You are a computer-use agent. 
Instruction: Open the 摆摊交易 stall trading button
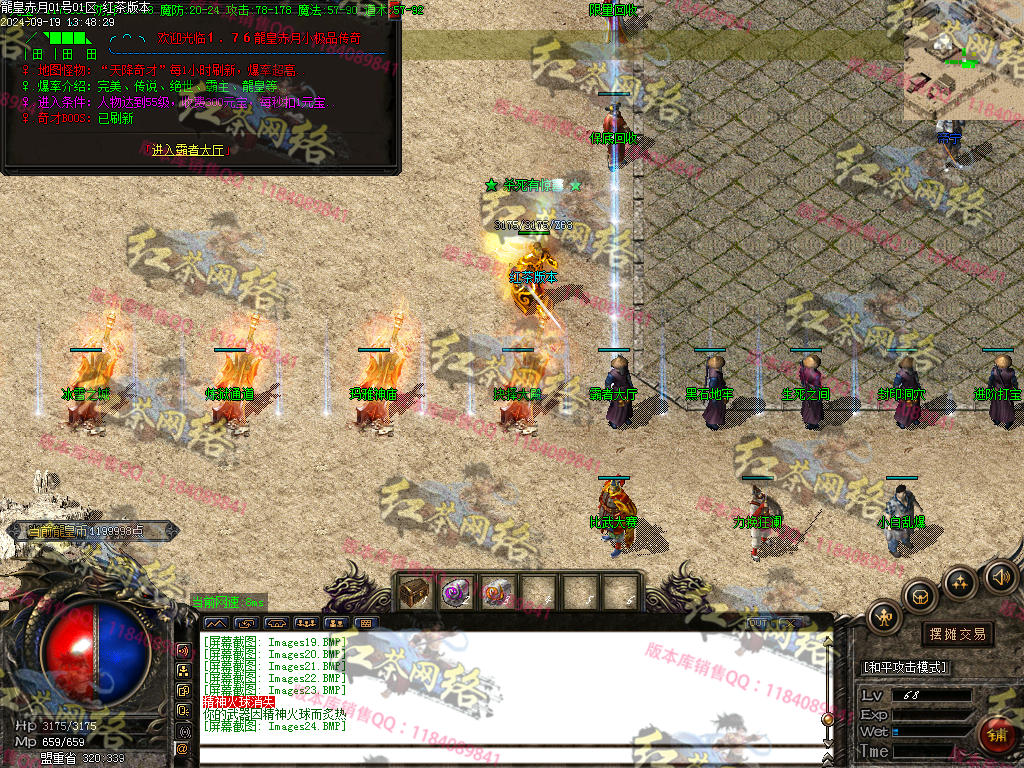pyautogui.click(x=957, y=633)
